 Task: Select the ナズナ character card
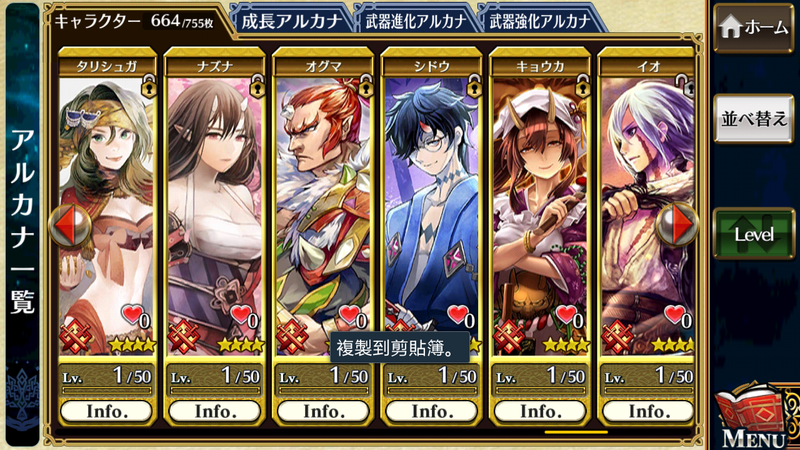pos(215,200)
